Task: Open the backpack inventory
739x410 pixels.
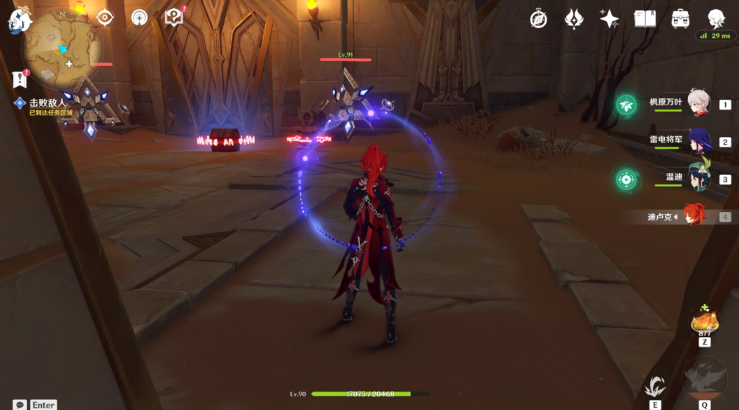Action: coord(680,18)
